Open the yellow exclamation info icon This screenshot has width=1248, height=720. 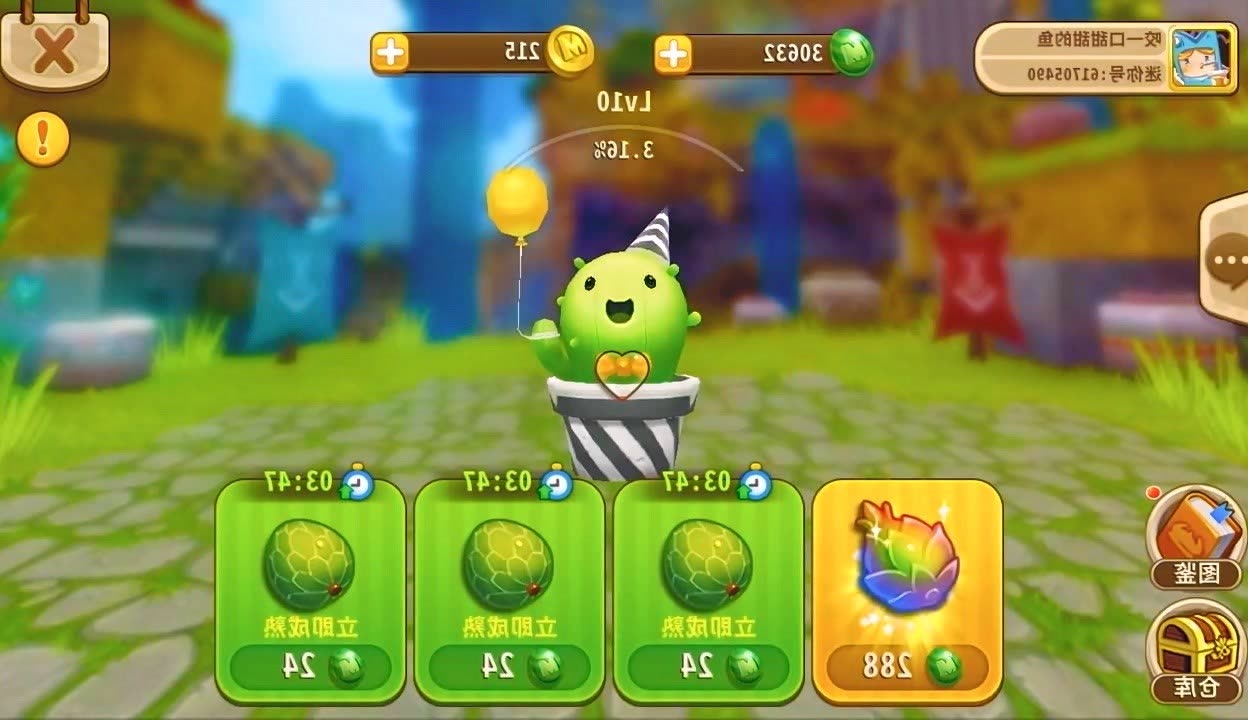tap(43, 139)
